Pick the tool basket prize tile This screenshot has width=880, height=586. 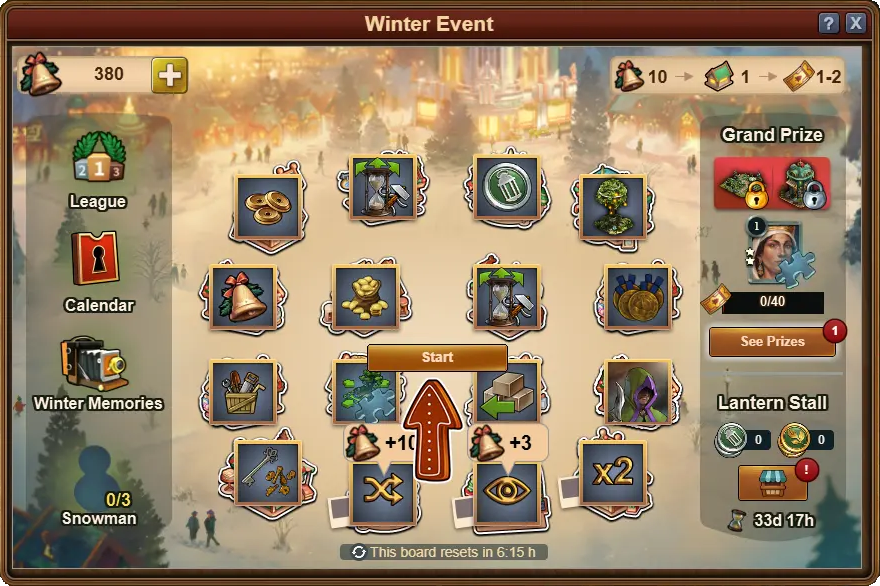242,392
